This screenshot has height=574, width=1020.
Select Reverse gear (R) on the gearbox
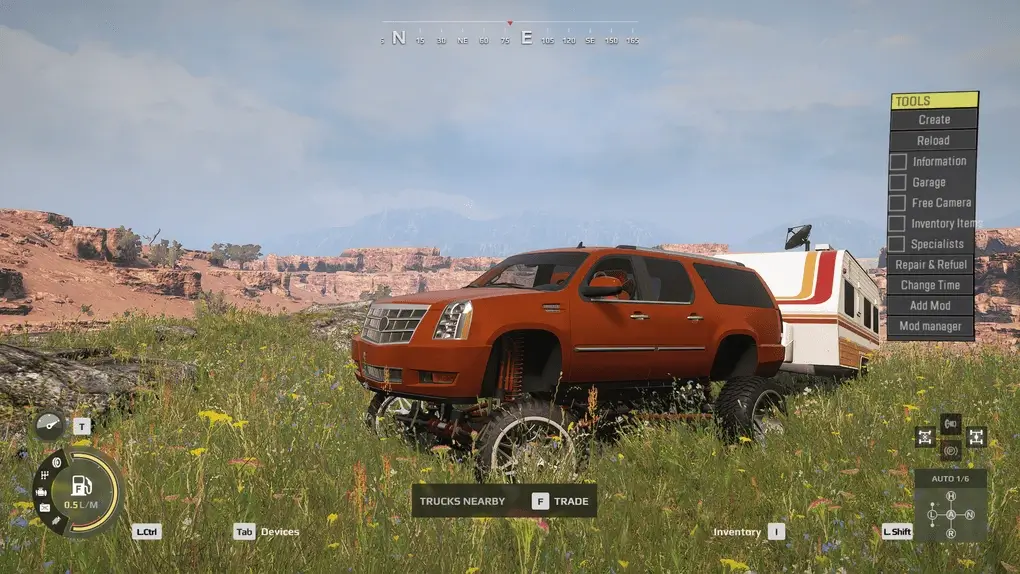pos(950,533)
